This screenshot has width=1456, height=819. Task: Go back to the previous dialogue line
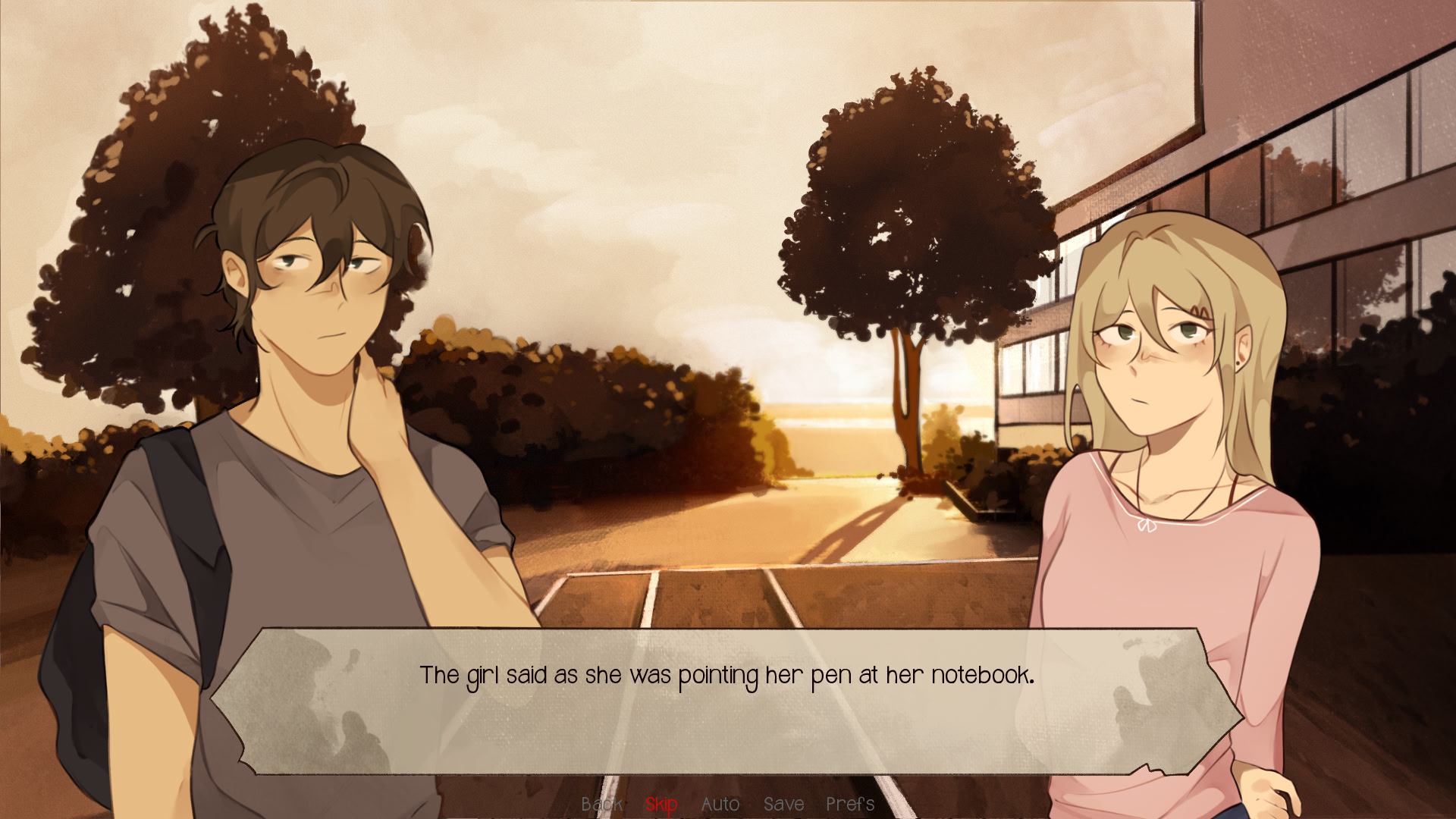tap(601, 804)
